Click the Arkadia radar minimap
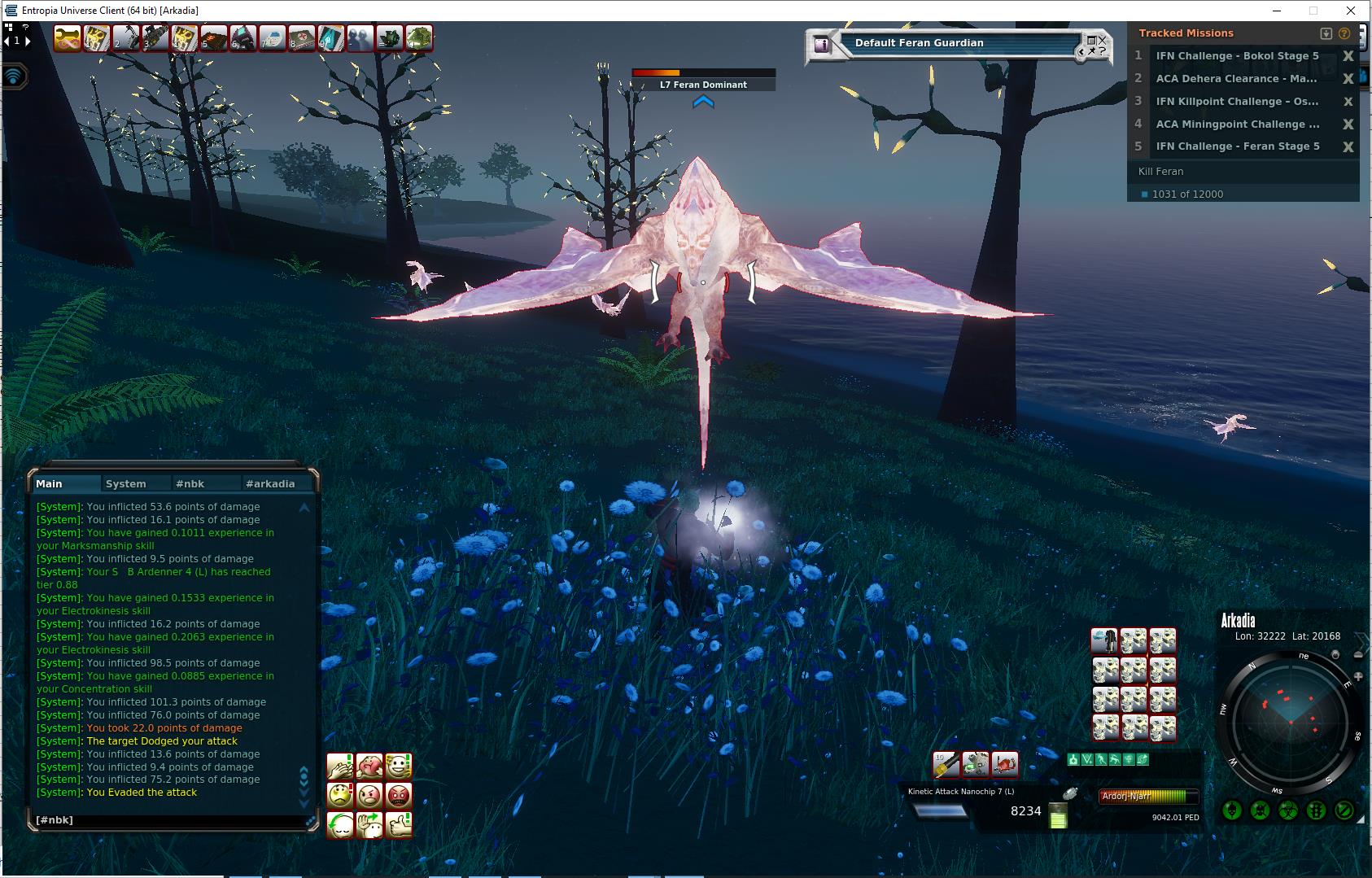Viewport: 1372px width, 878px height. click(x=1289, y=721)
